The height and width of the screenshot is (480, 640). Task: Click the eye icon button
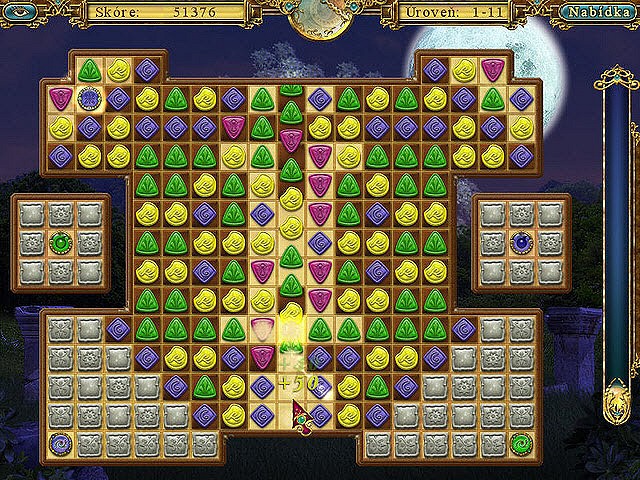24,13
